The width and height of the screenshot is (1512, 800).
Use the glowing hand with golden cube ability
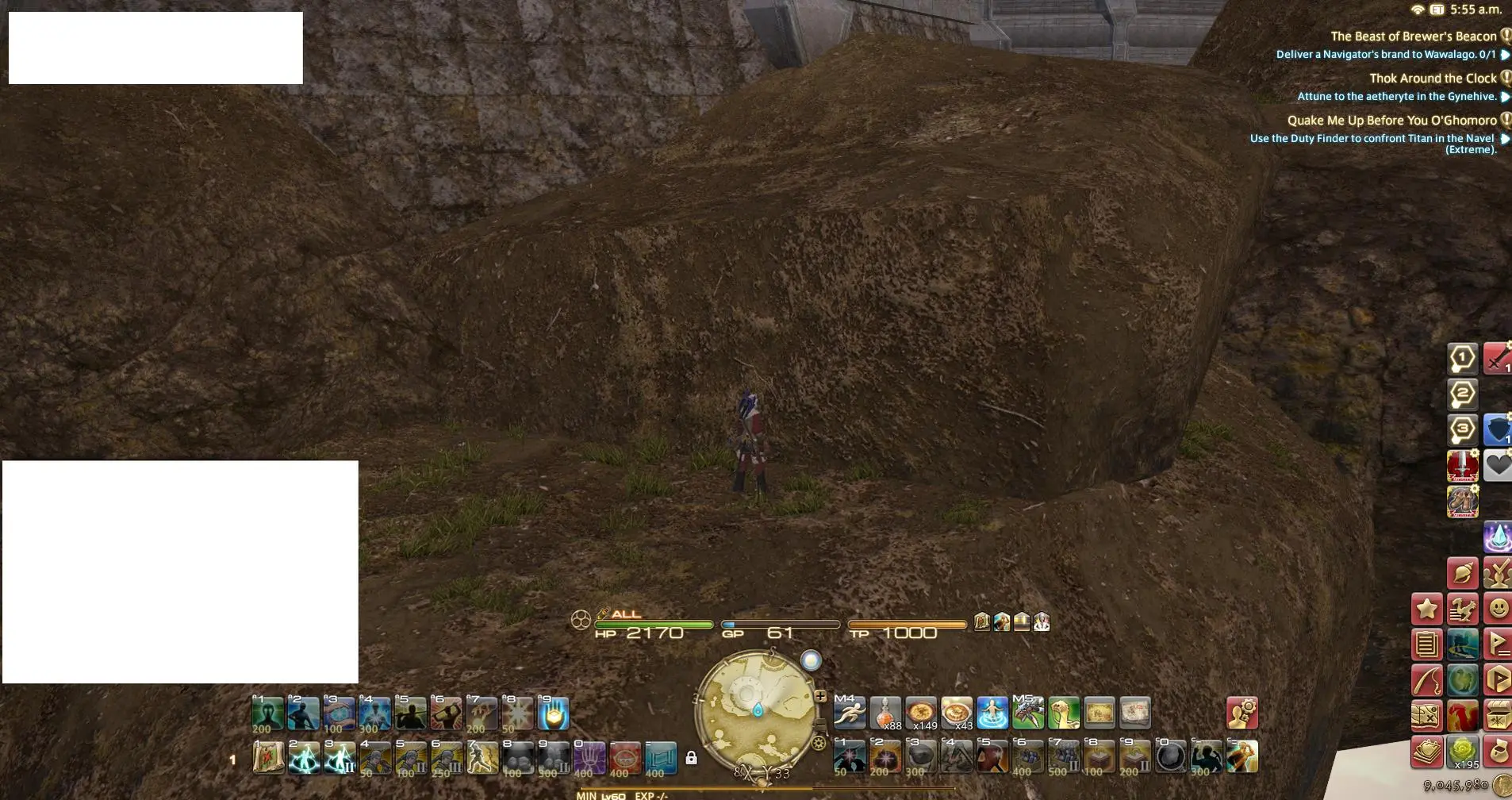pyautogui.click(x=553, y=713)
